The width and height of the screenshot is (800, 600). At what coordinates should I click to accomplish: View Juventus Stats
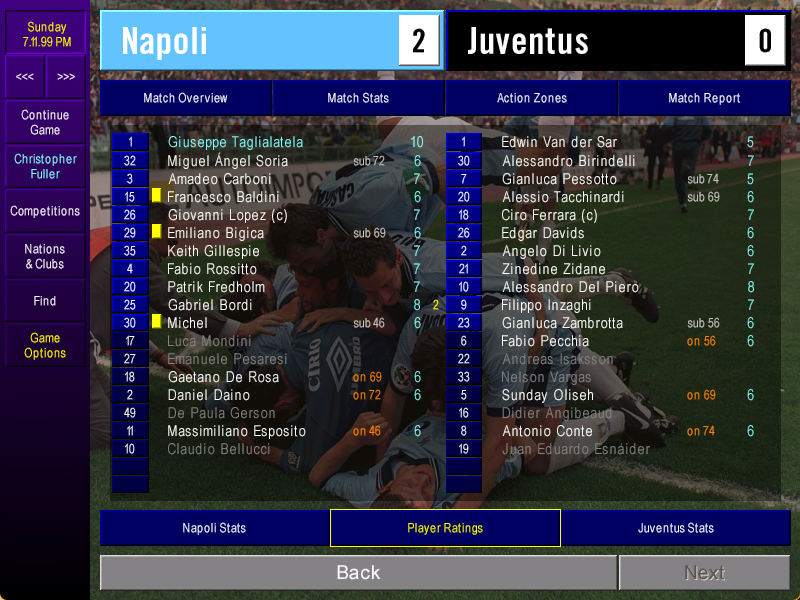676,528
